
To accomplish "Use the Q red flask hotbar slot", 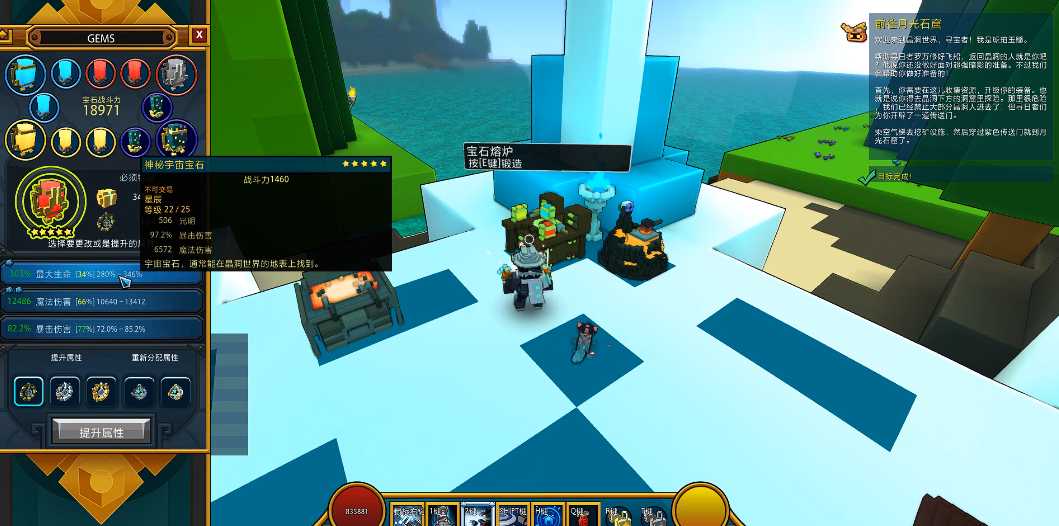I will pyautogui.click(x=585, y=513).
